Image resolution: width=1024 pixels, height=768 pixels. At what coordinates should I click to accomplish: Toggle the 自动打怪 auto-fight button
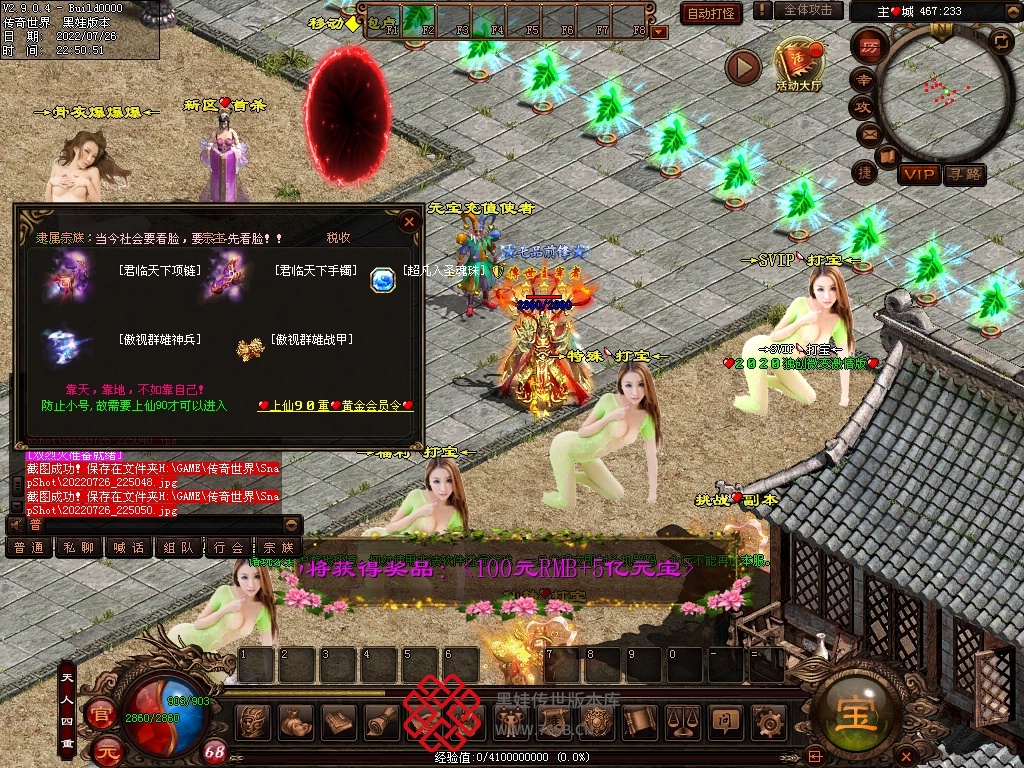[x=711, y=13]
